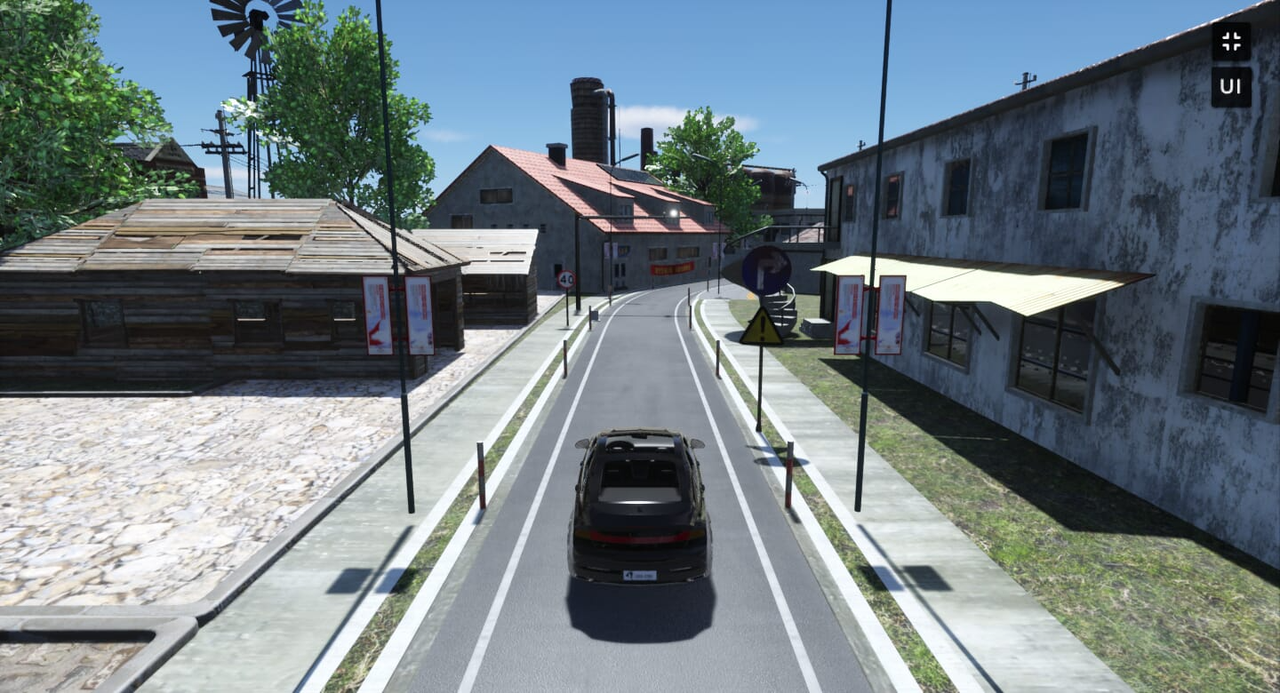Viewport: 1280px width, 693px height.
Task: Click the exit fullscreen arrows button
Action: click(x=1231, y=41)
